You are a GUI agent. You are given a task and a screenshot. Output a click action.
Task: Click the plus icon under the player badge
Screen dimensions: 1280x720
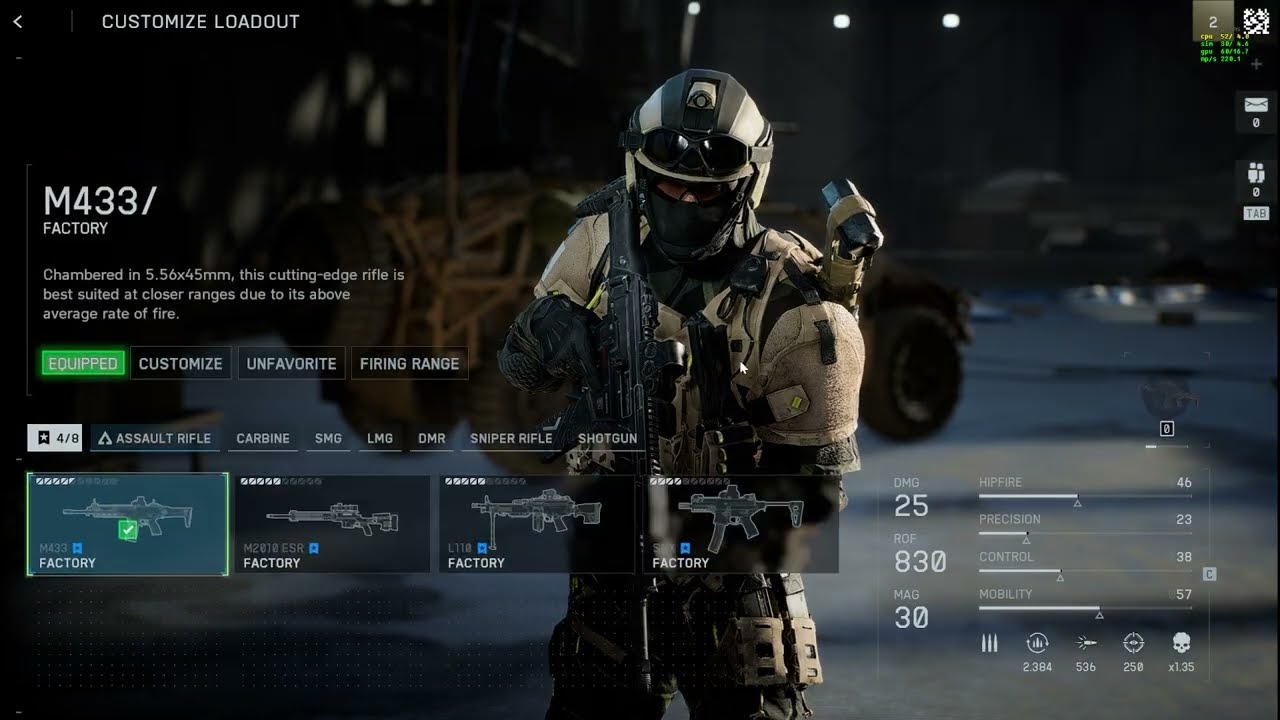point(1256,64)
